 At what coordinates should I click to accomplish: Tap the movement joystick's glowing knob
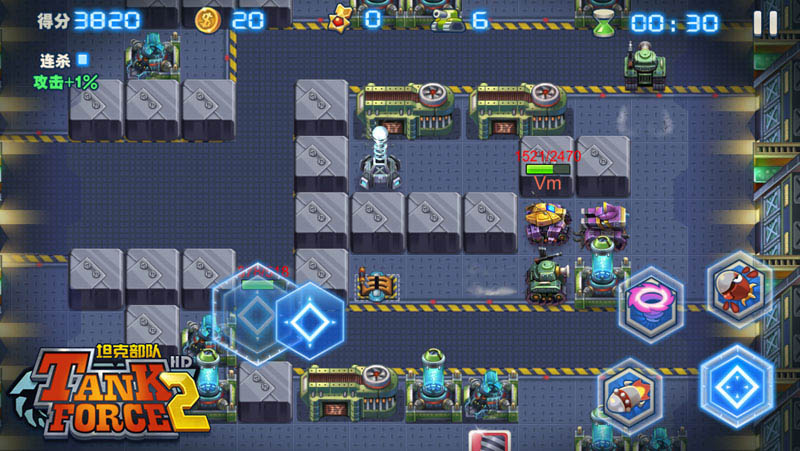310,322
